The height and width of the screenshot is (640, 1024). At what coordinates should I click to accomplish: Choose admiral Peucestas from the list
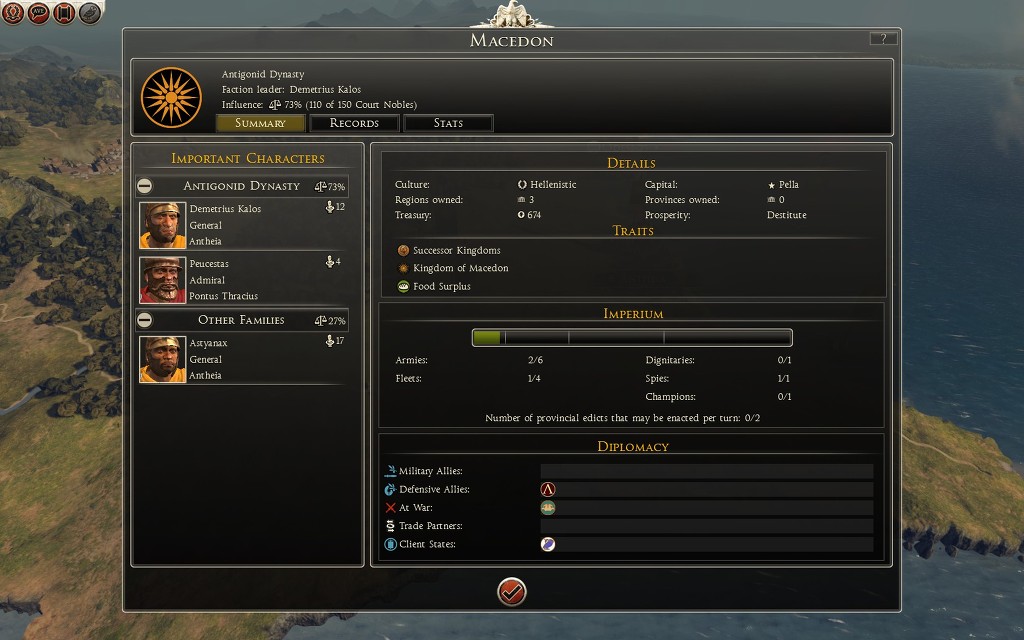pos(162,280)
